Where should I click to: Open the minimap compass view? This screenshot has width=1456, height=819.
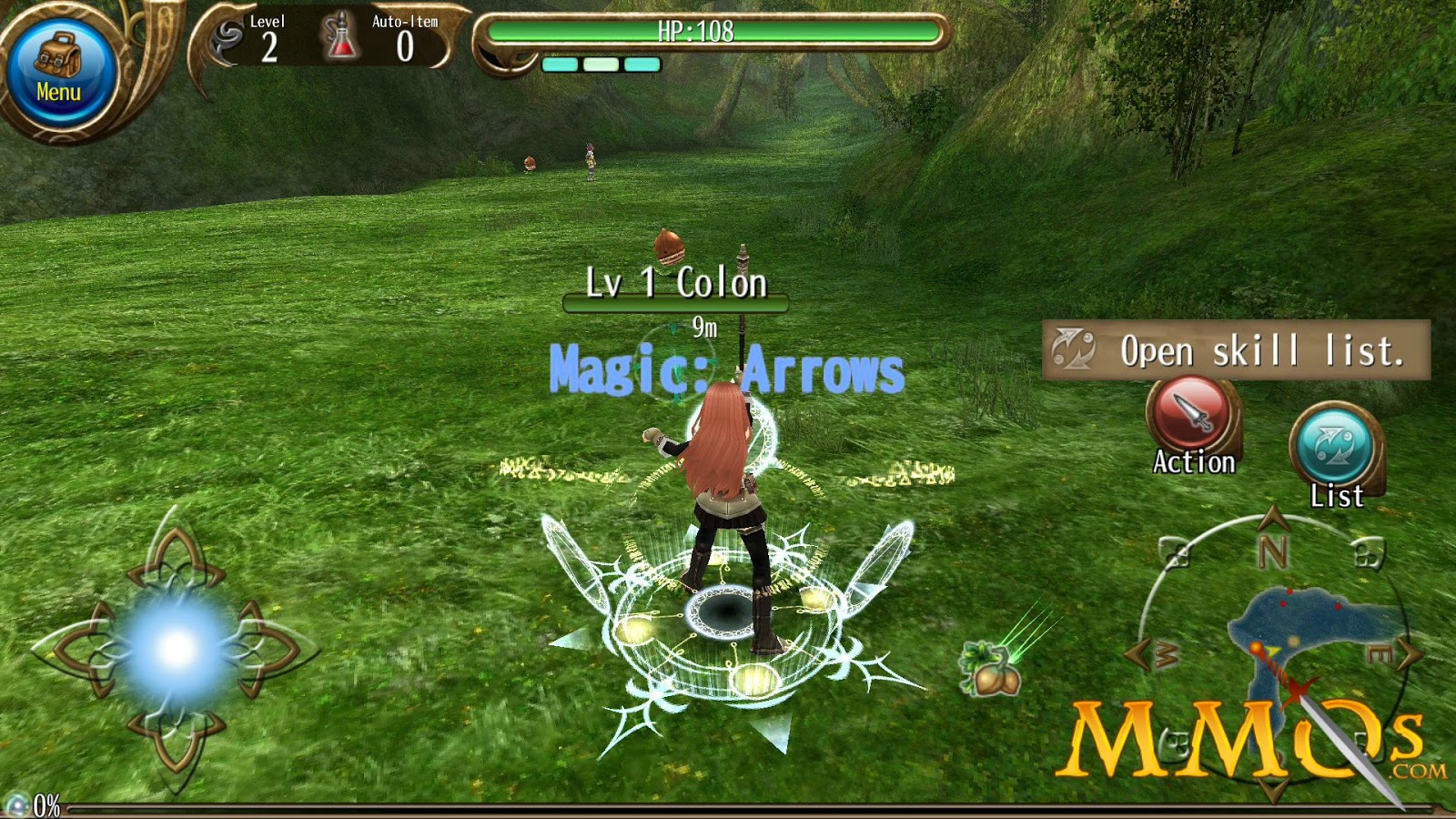[x=1292, y=637]
